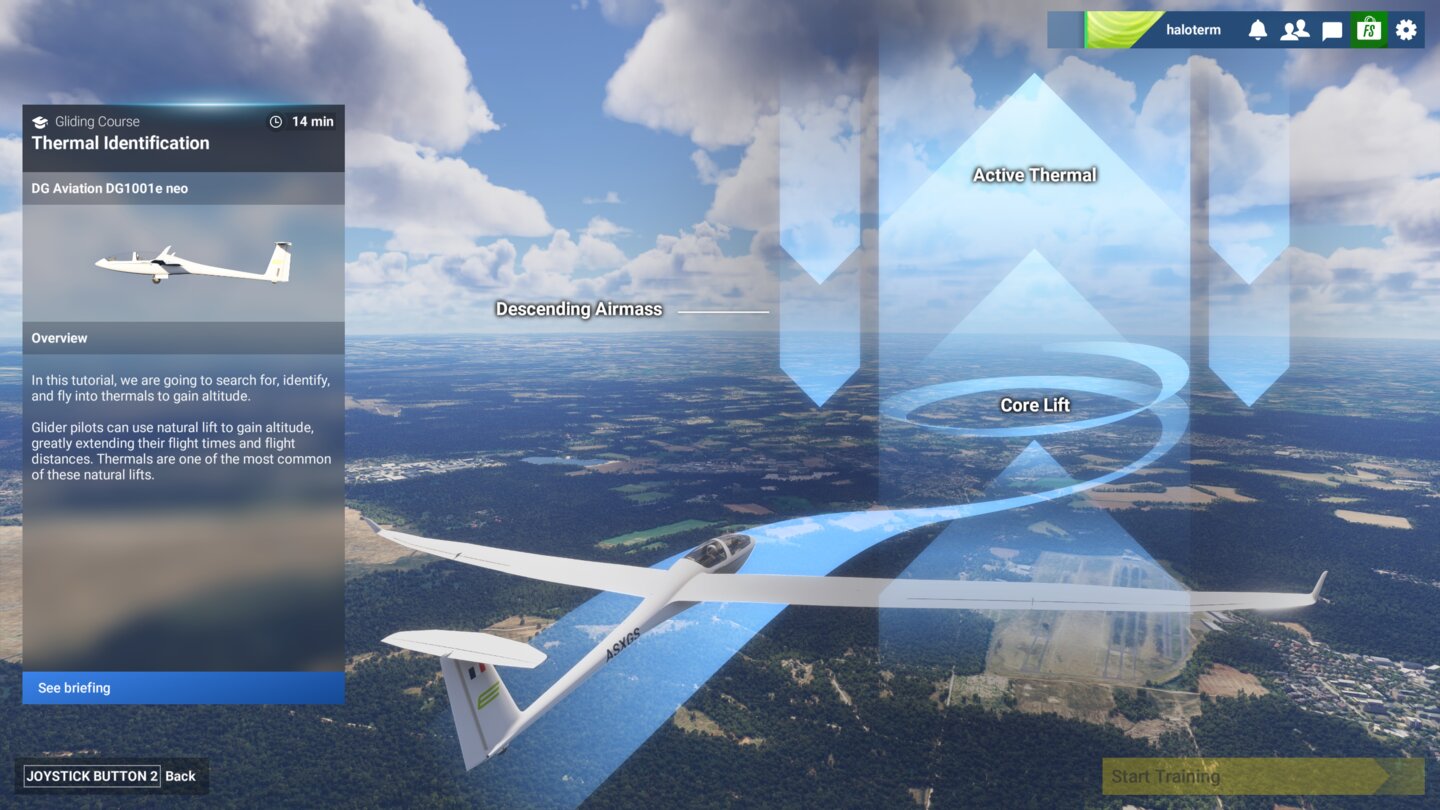
Task: Go back using the Back control
Action: (x=181, y=776)
